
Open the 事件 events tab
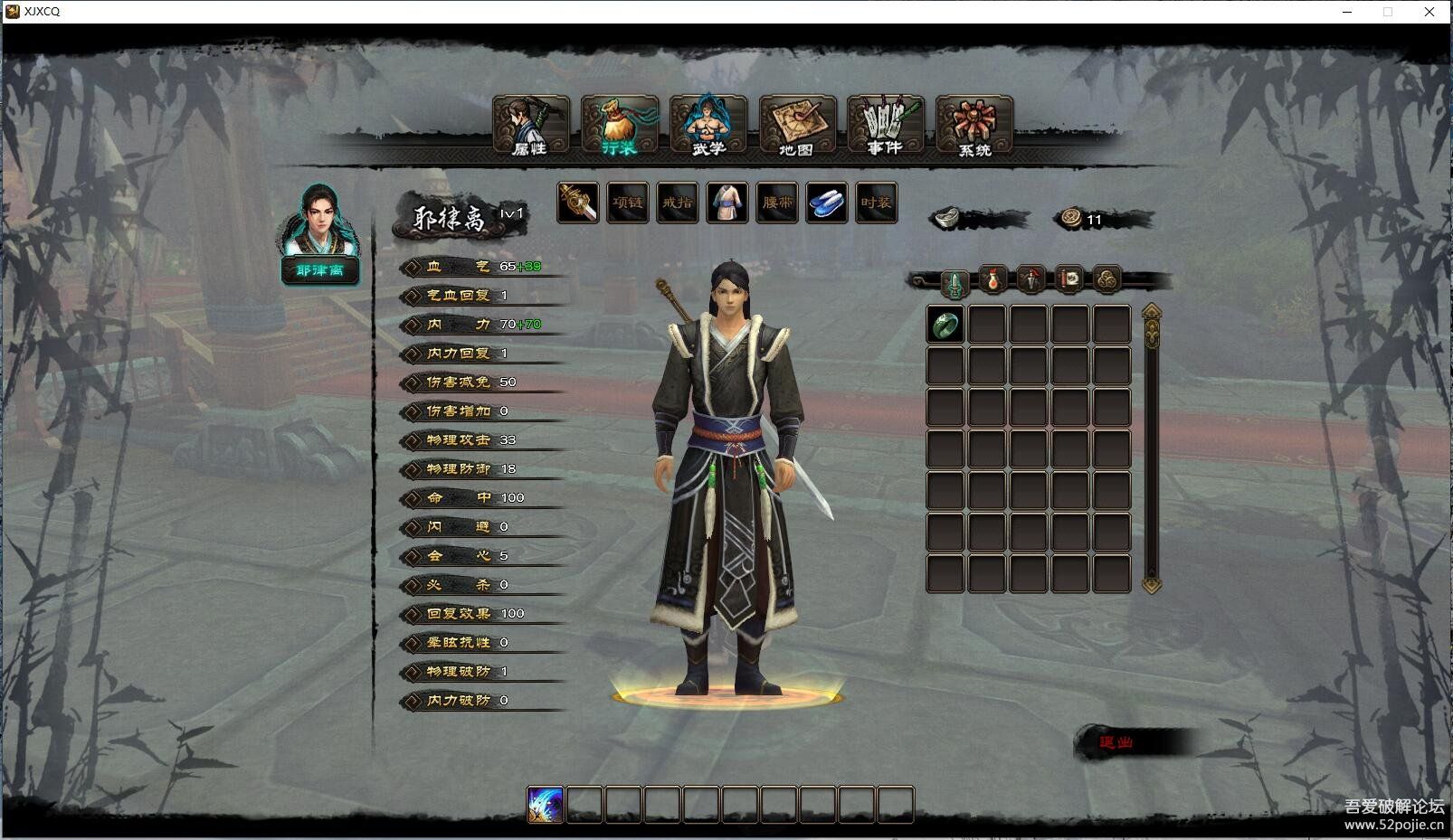tap(885, 126)
